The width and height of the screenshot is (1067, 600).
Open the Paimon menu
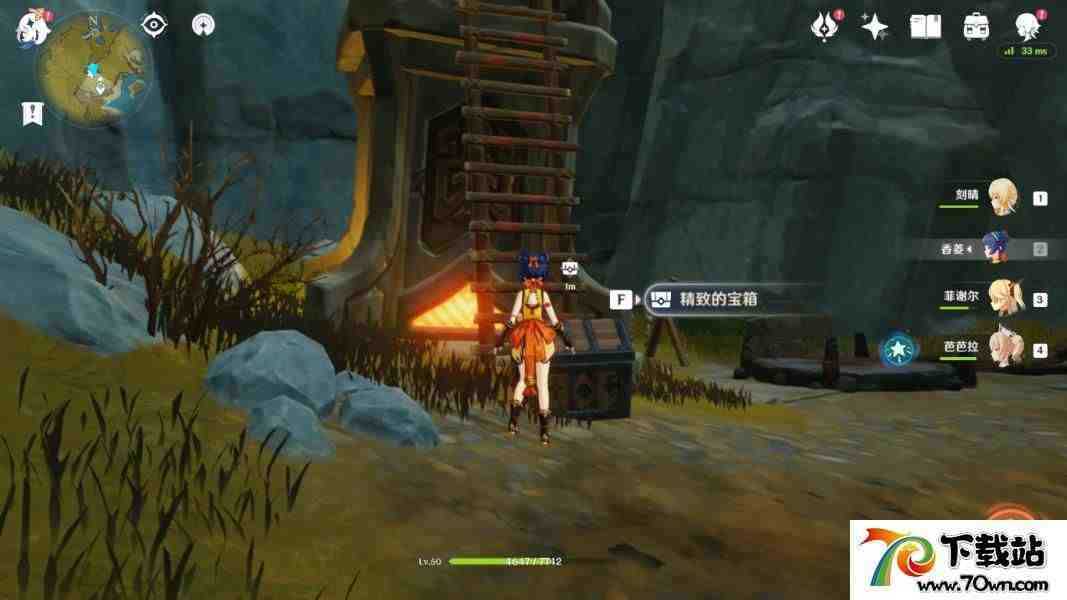tap(33, 28)
